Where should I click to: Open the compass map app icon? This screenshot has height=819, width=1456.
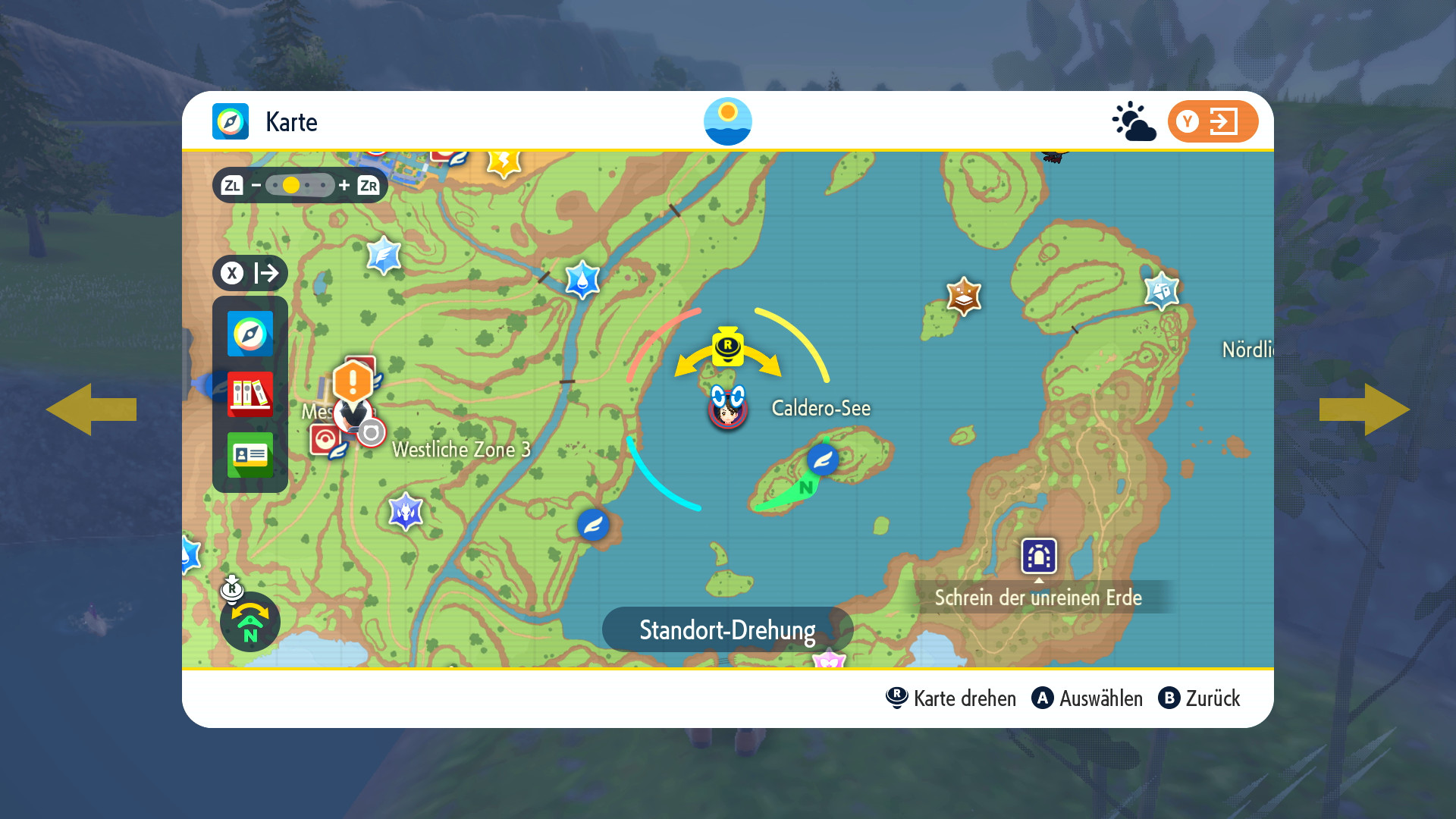[x=249, y=334]
